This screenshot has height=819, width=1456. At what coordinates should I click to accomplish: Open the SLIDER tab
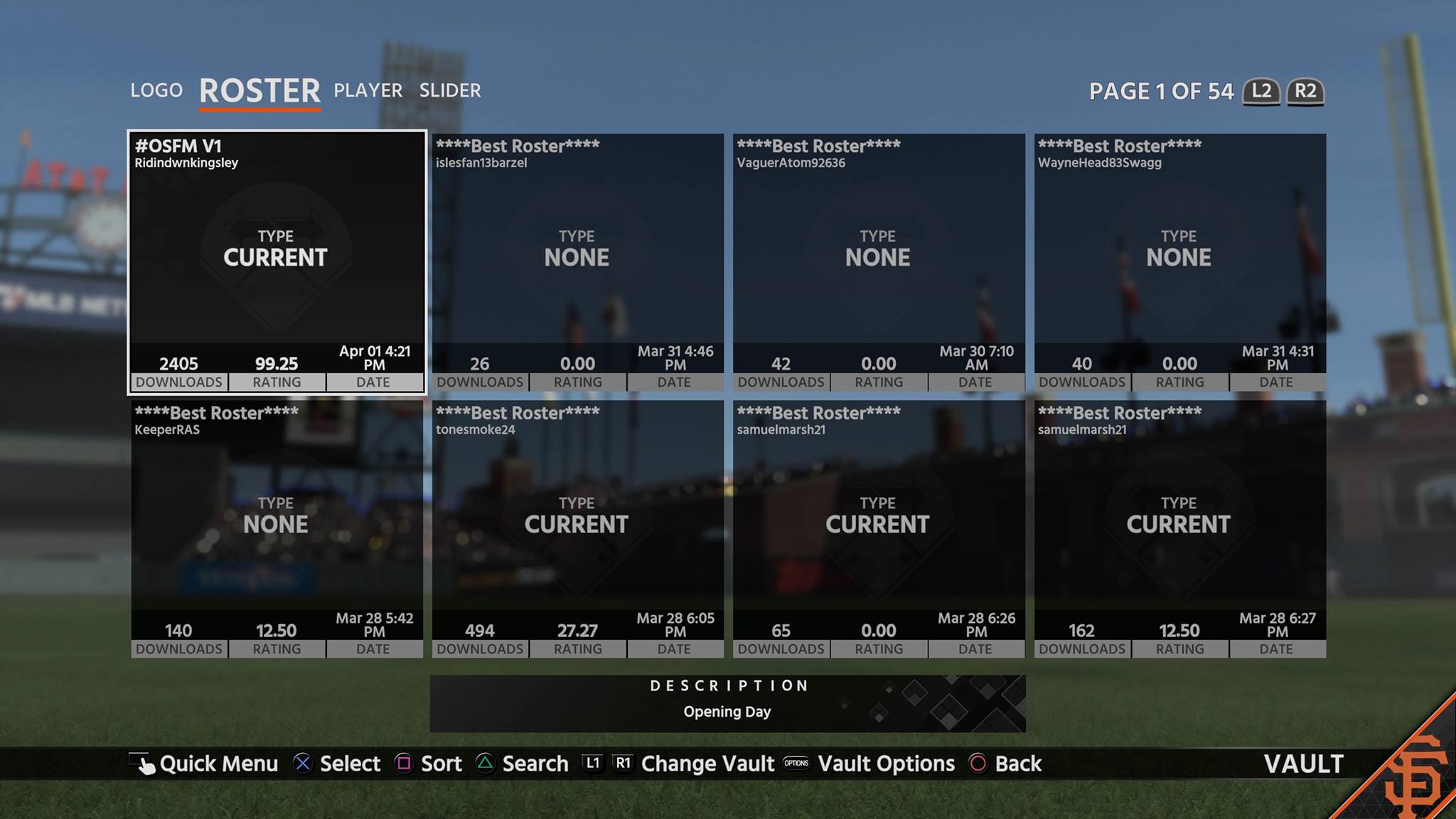pos(451,90)
